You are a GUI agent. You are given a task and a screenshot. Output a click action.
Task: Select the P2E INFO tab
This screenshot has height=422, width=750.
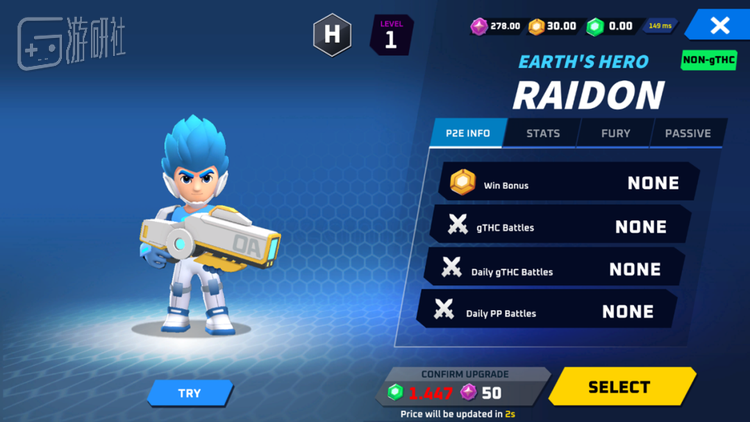point(468,133)
